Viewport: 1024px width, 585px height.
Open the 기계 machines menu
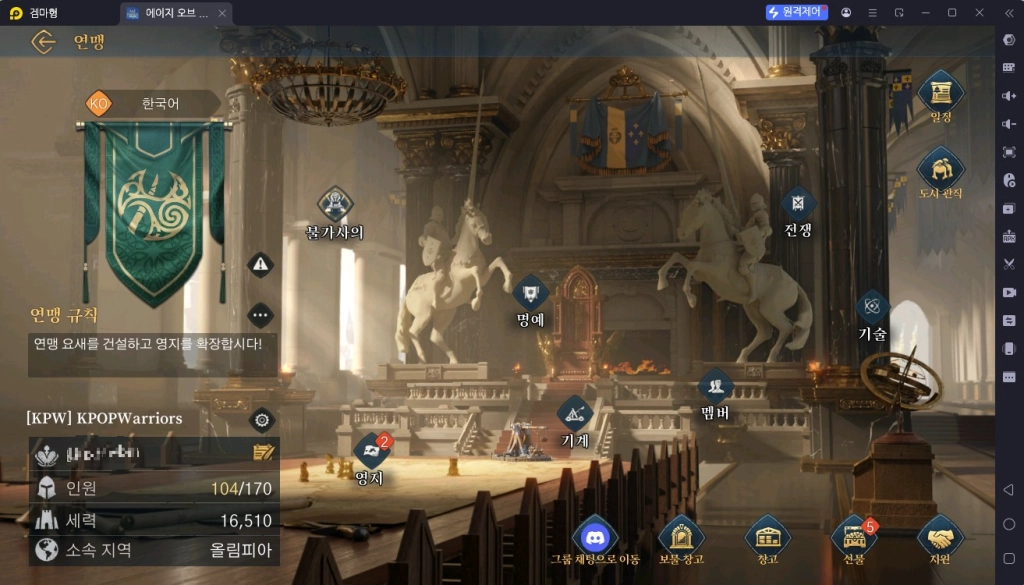pos(575,413)
